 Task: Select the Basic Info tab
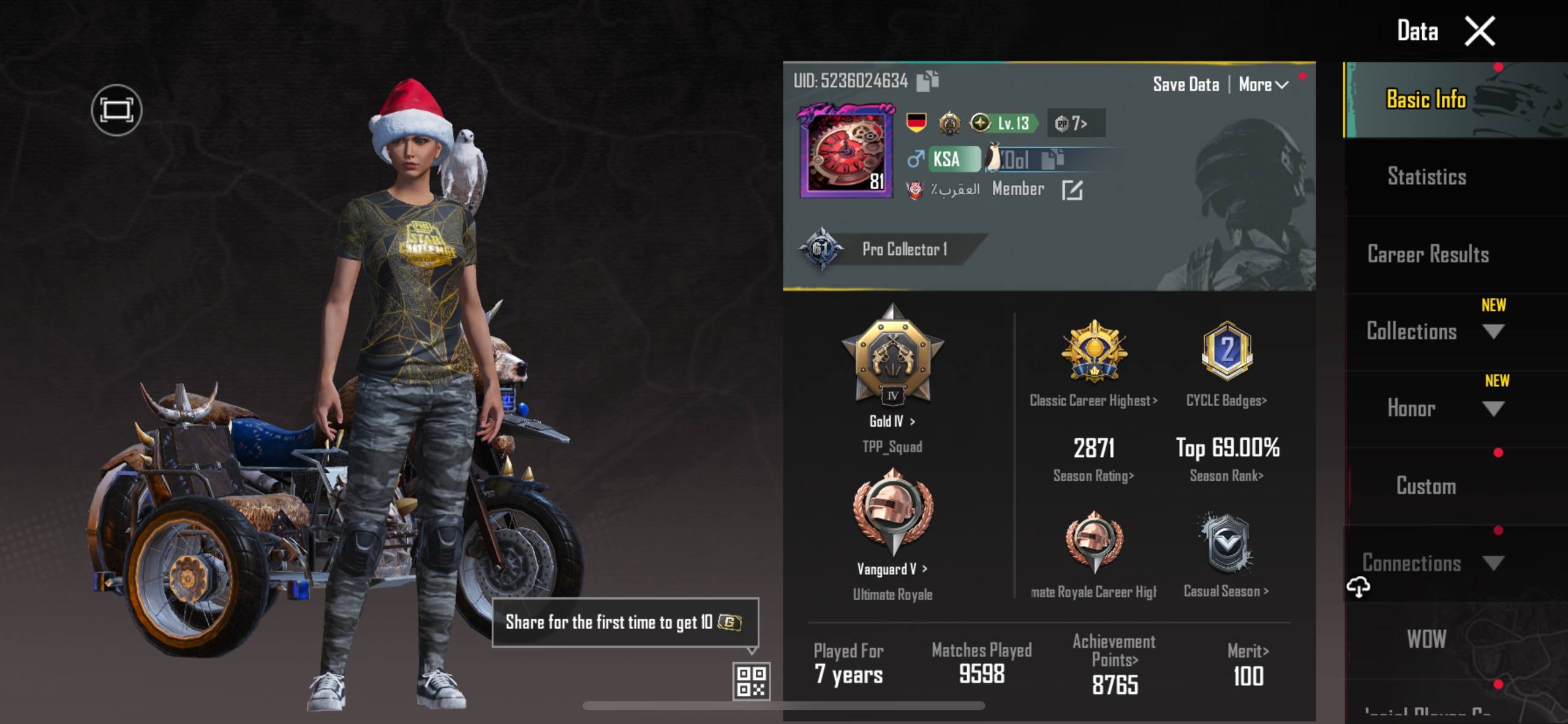click(1426, 99)
